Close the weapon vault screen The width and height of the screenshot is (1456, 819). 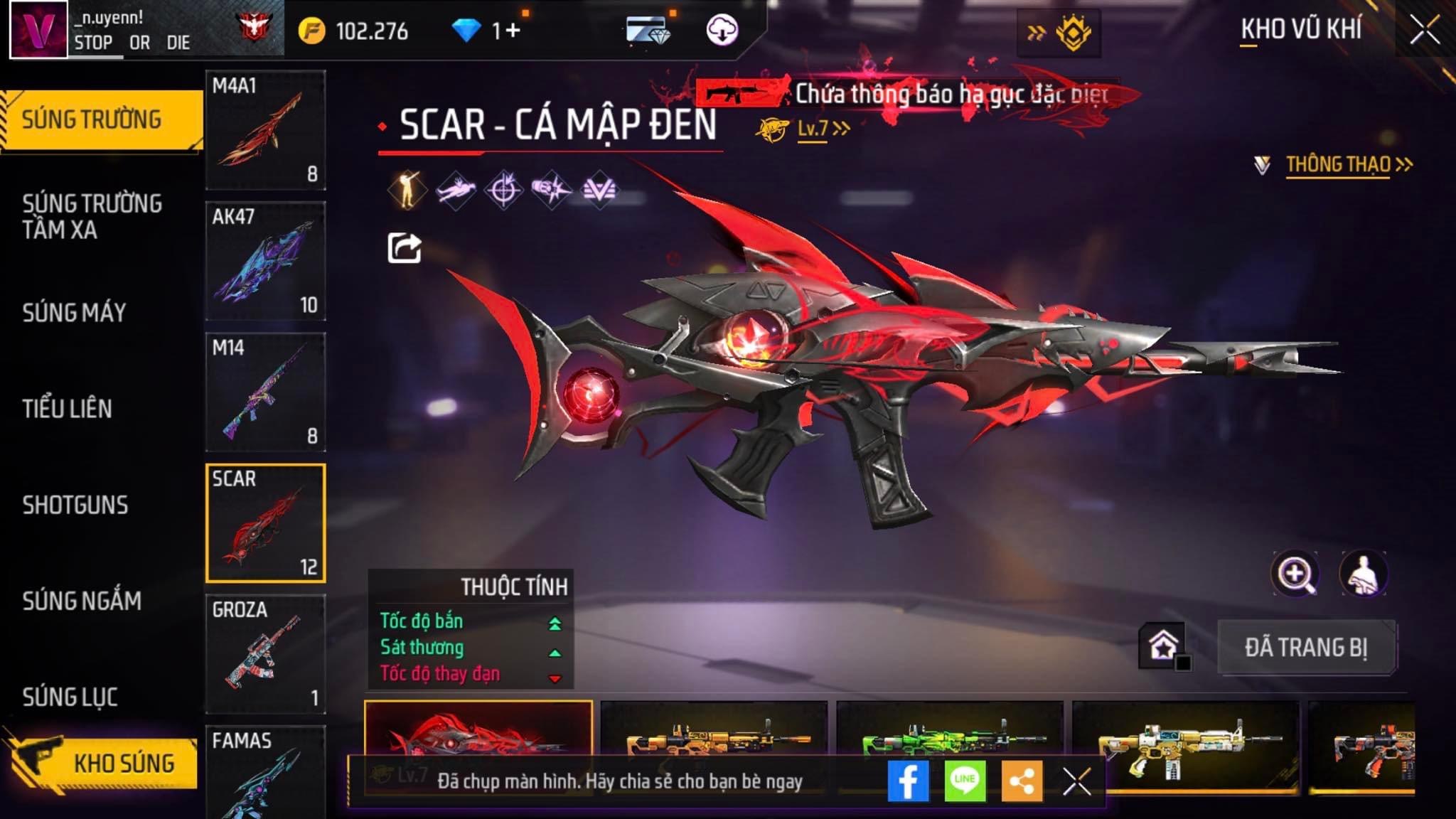(1425, 31)
